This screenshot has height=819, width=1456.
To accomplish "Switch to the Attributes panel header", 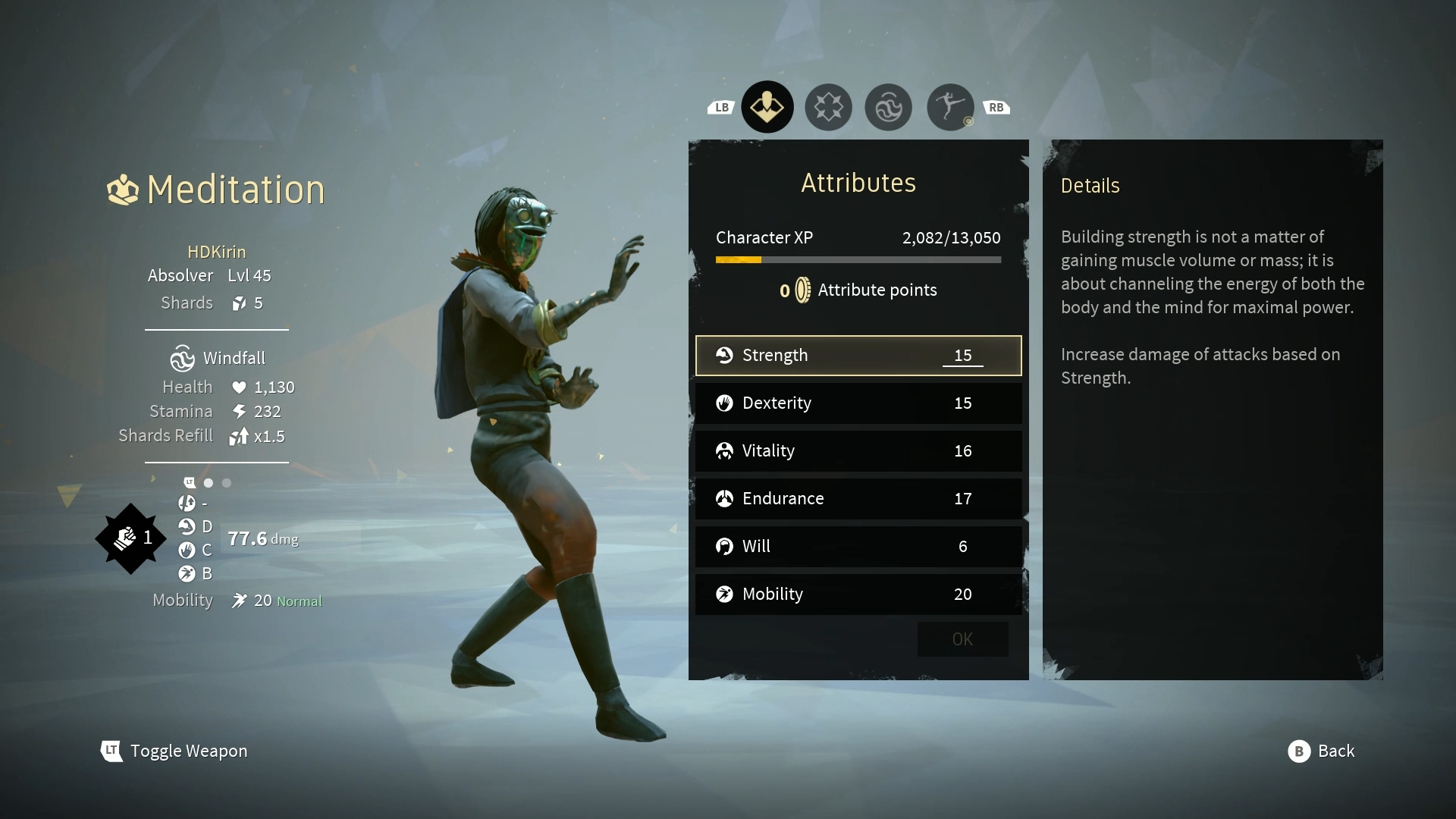I will 858,182.
